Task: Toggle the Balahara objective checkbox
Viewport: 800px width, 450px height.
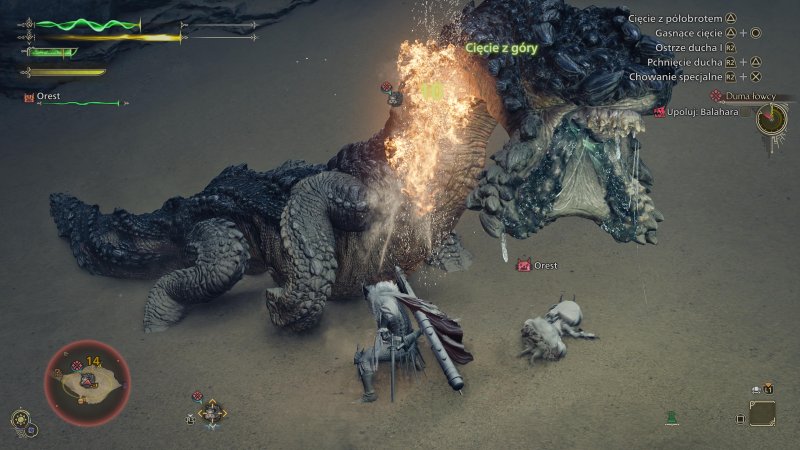Action: coord(747,112)
